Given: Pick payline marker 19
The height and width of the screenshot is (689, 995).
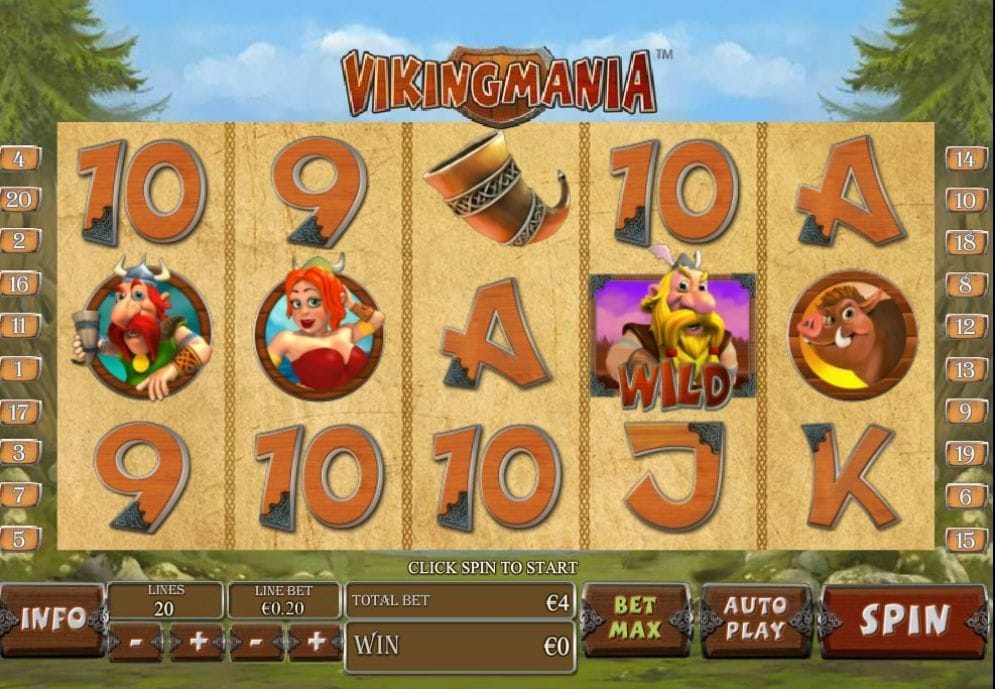Looking at the screenshot, I should coord(966,453).
